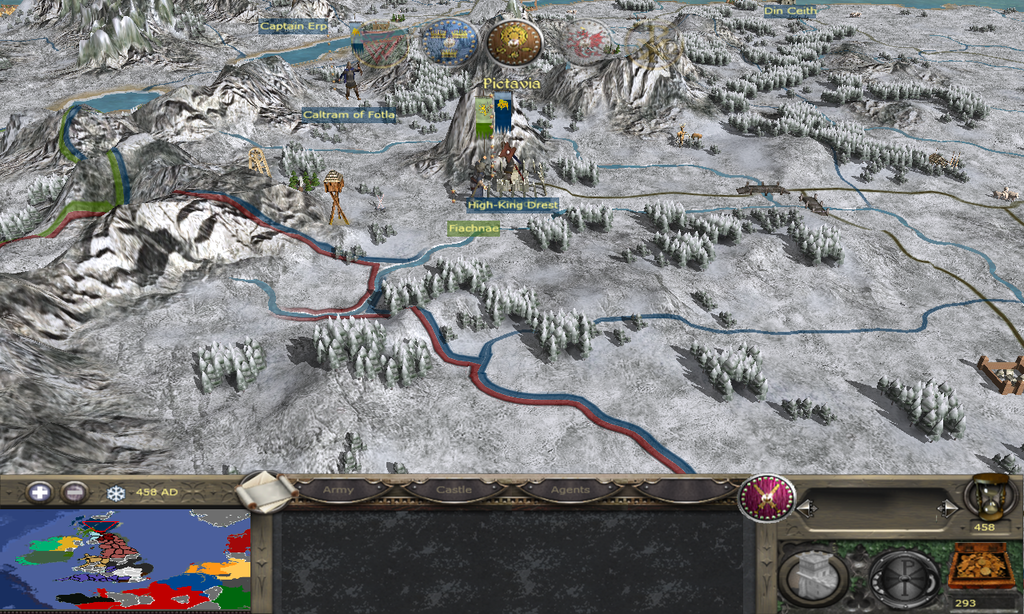
Task: Select the left arrow in the selection panel
Action: pyautogui.click(x=806, y=509)
